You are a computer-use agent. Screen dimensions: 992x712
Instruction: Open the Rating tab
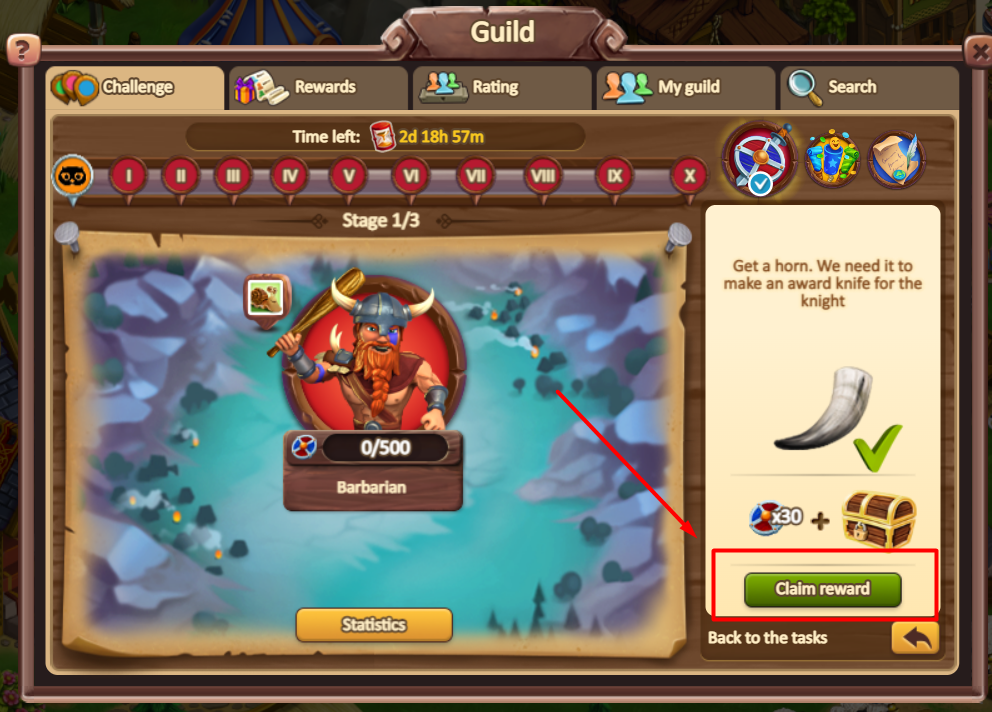[x=495, y=88]
